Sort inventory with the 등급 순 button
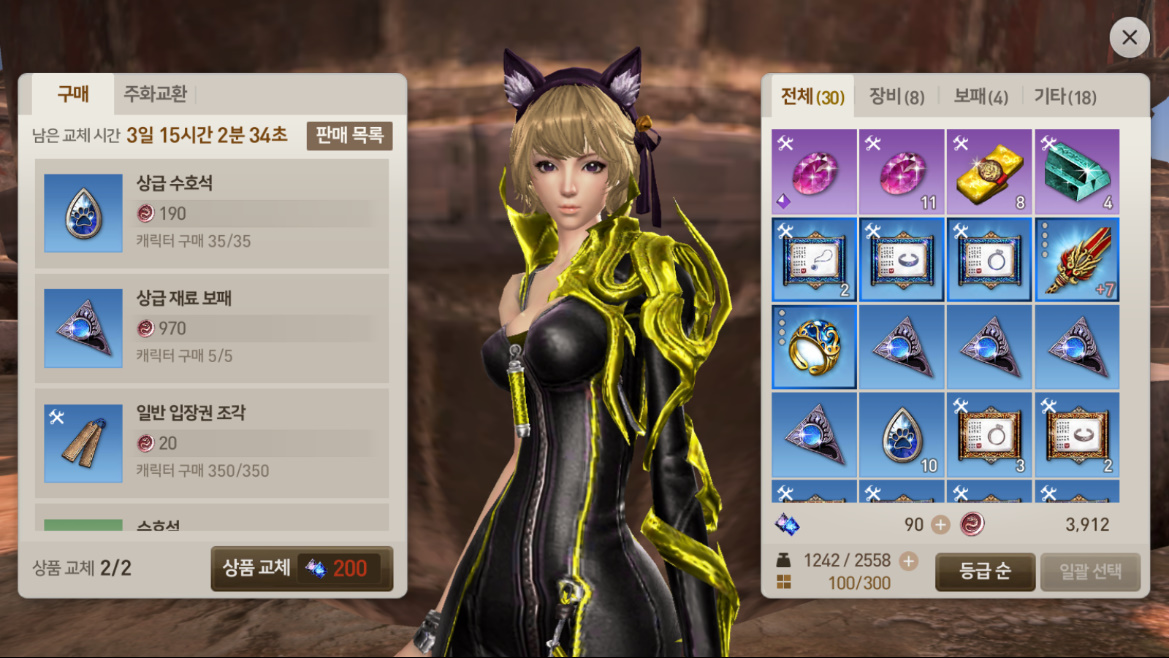 pyautogui.click(x=985, y=572)
